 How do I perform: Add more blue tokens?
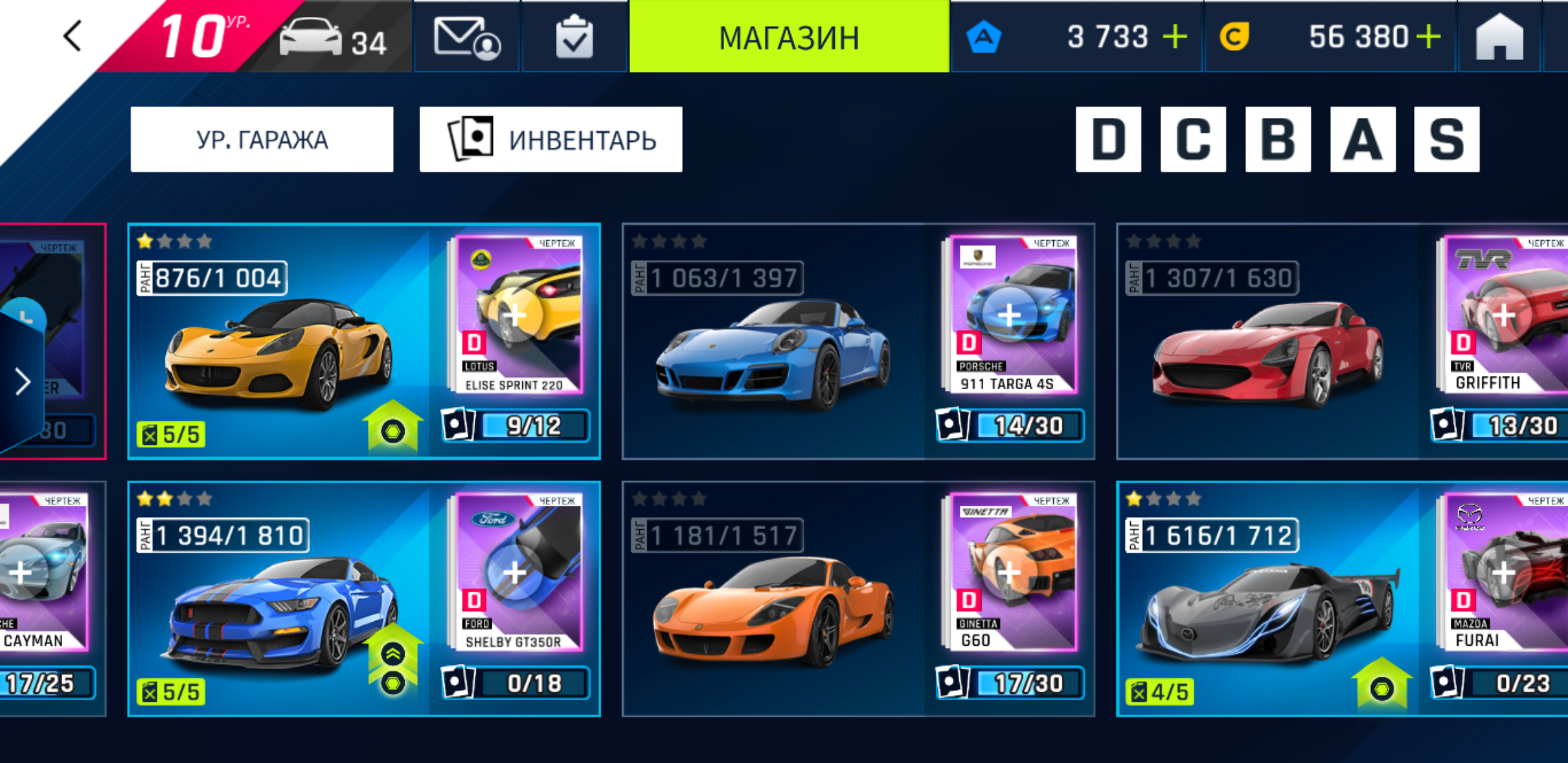(x=1175, y=37)
